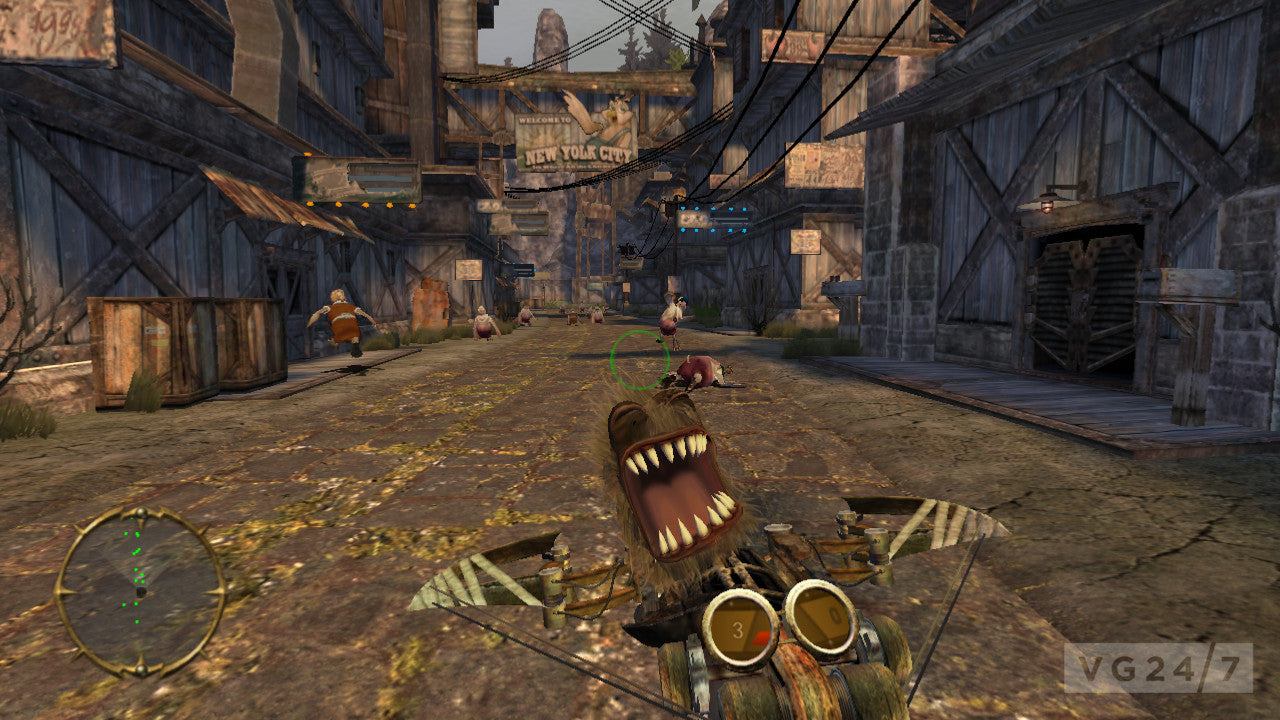Image resolution: width=1280 pixels, height=720 pixels.
Task: Click the red ammo level bar inside the gauge
Action: click(x=761, y=637)
